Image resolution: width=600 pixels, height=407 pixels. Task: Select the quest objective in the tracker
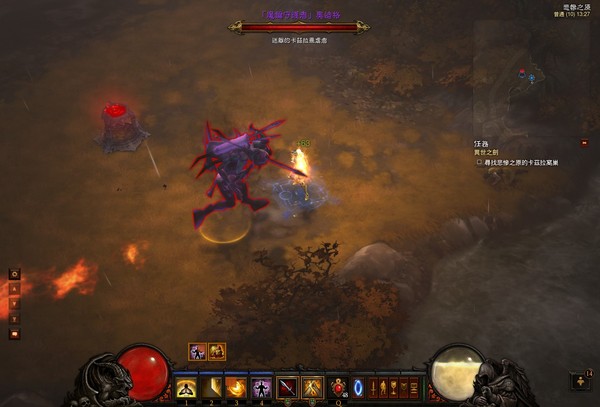518,162
